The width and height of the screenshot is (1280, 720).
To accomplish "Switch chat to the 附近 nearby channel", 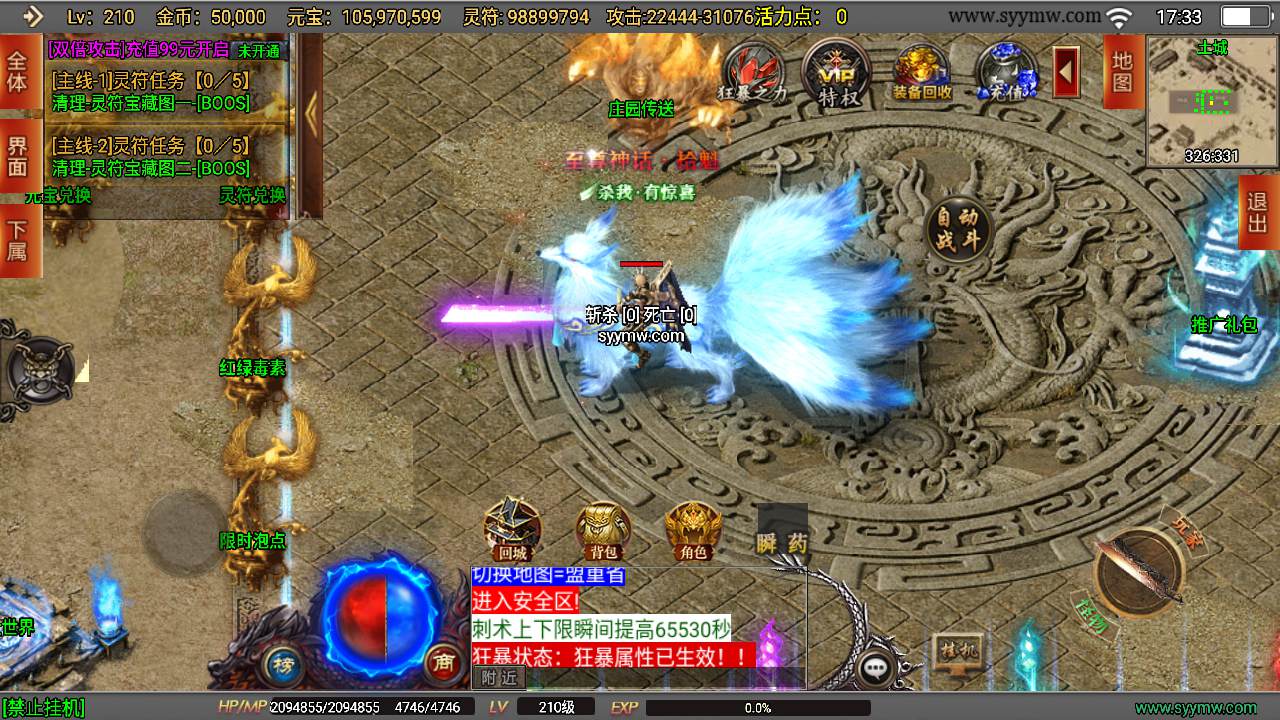I will pyautogui.click(x=499, y=677).
